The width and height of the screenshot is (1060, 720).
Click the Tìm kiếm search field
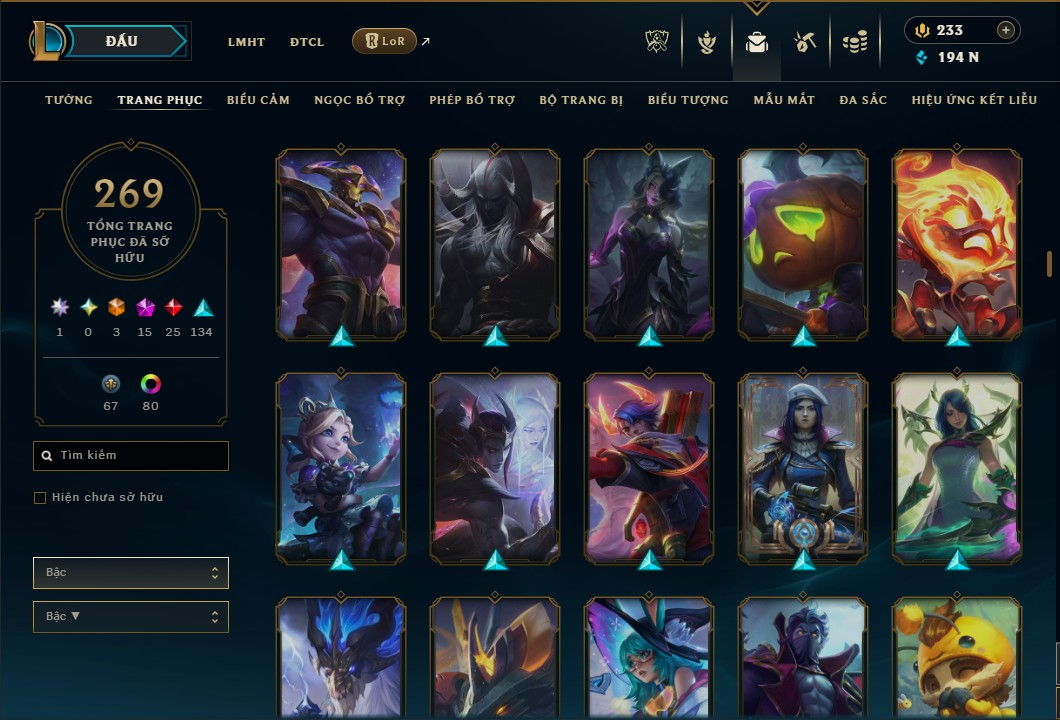tap(131, 456)
